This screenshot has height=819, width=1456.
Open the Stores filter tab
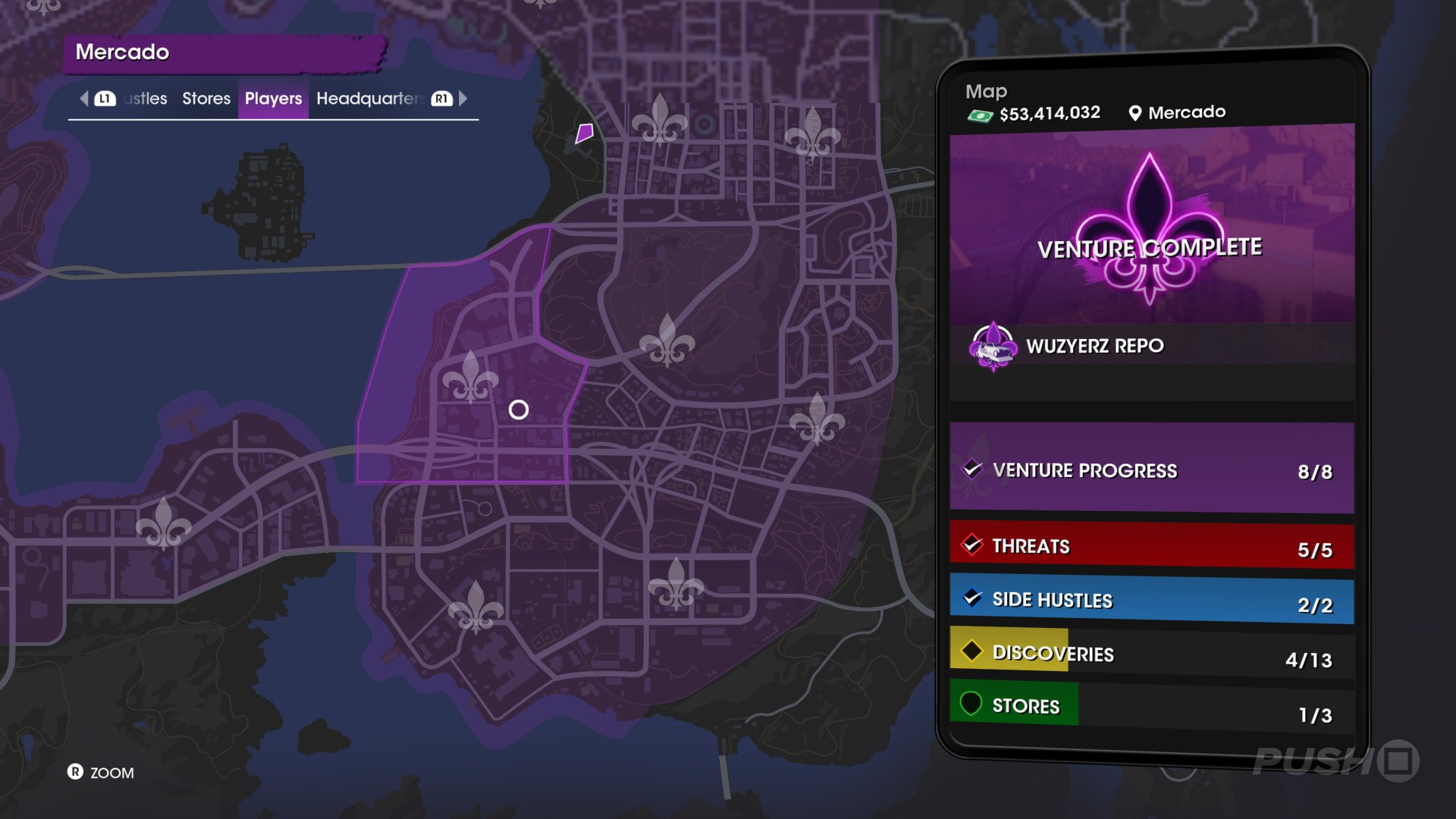(206, 99)
